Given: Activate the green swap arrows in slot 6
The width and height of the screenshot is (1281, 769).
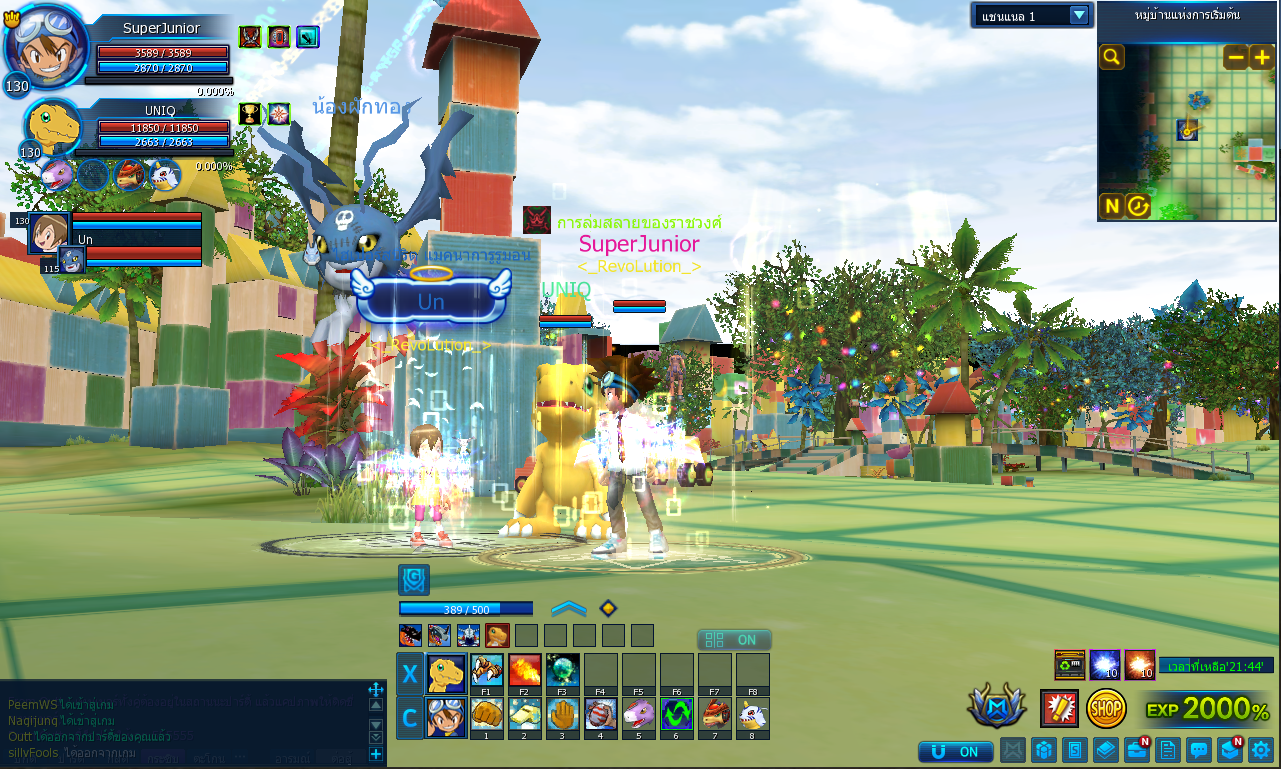Looking at the screenshot, I should coord(676,714).
